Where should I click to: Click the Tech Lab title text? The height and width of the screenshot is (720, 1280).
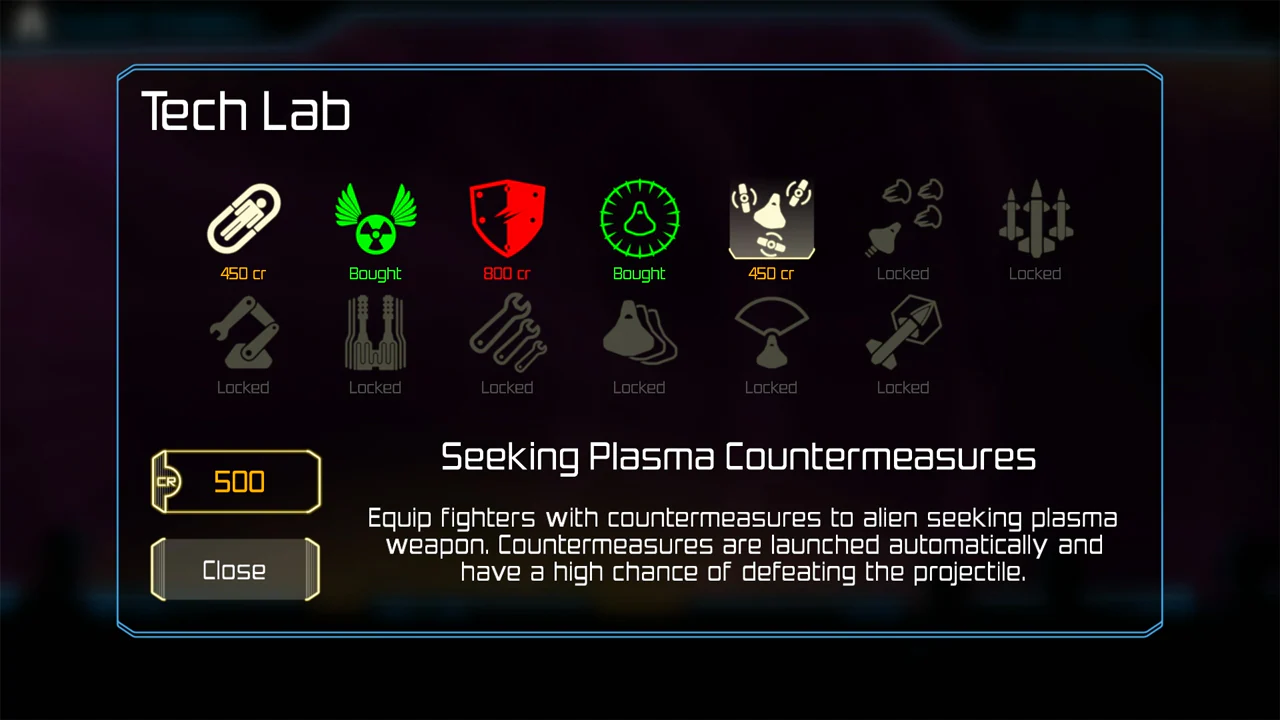click(246, 111)
